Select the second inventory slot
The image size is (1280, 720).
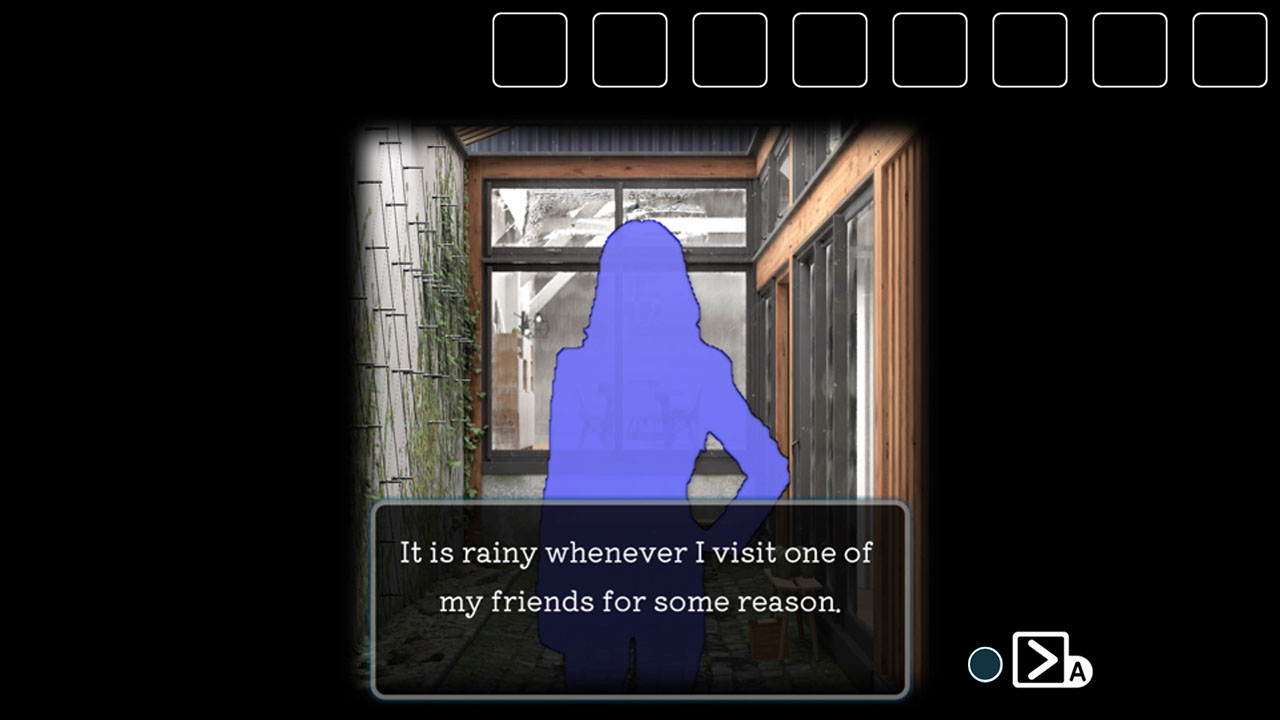[x=630, y=50]
